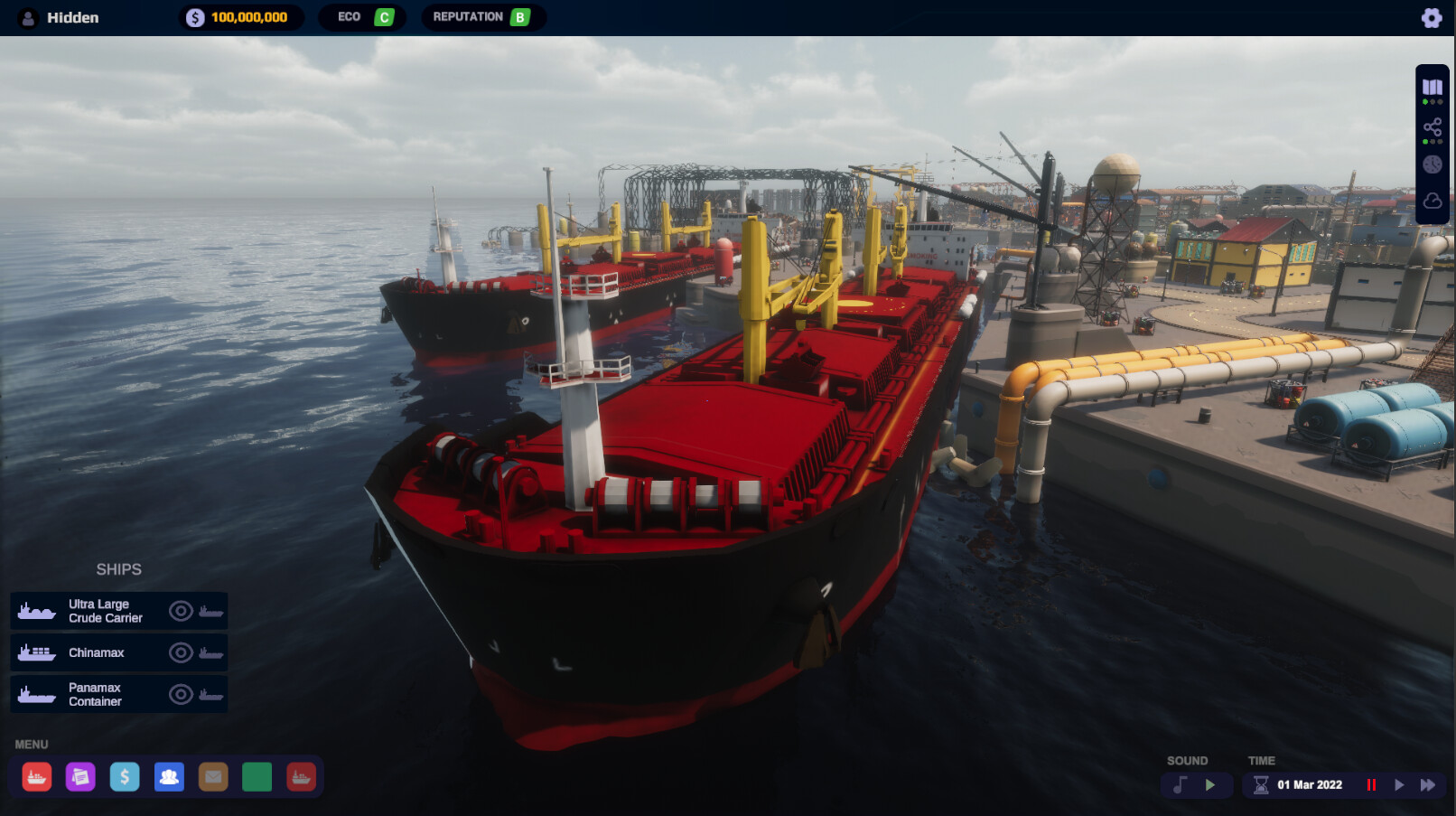Open the settings gear menu
Screen dimensions: 1456x816
pyautogui.click(x=1432, y=16)
